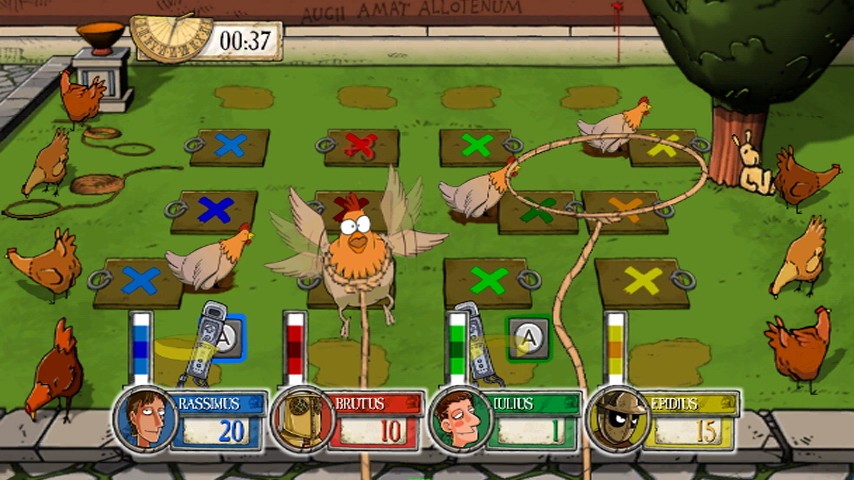Click Brutus's golden helmet portrait
The width and height of the screenshot is (854, 480).
pos(302,419)
